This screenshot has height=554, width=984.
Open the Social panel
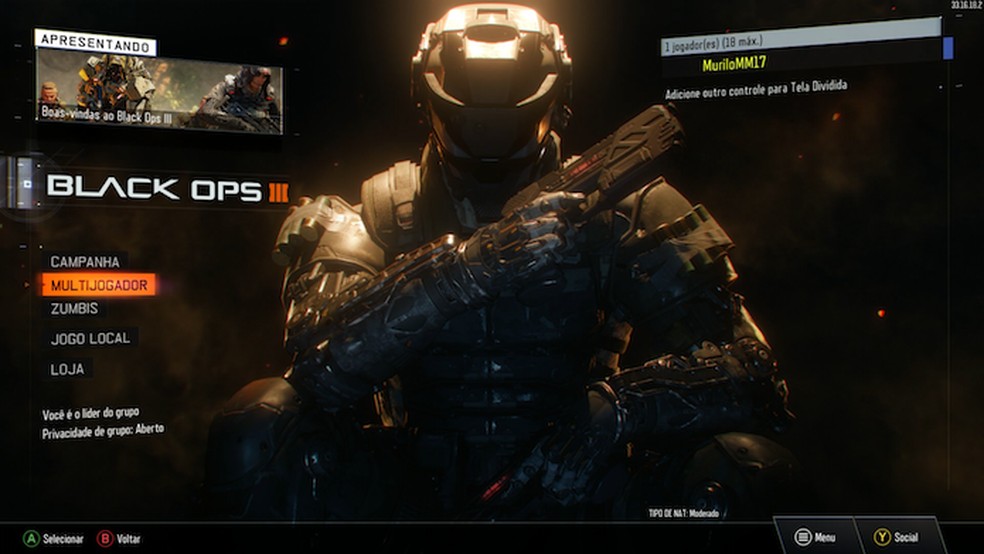click(x=896, y=537)
